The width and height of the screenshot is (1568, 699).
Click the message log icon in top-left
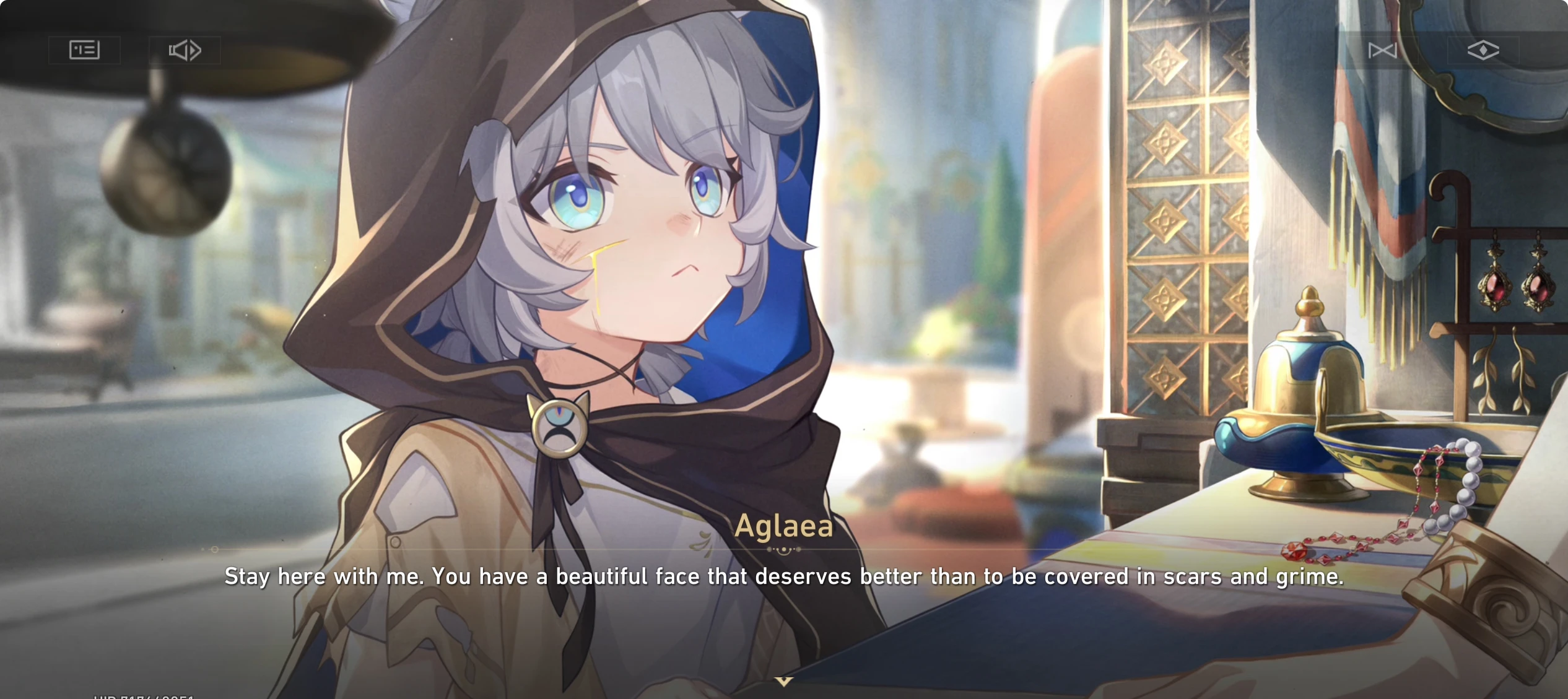pos(85,51)
